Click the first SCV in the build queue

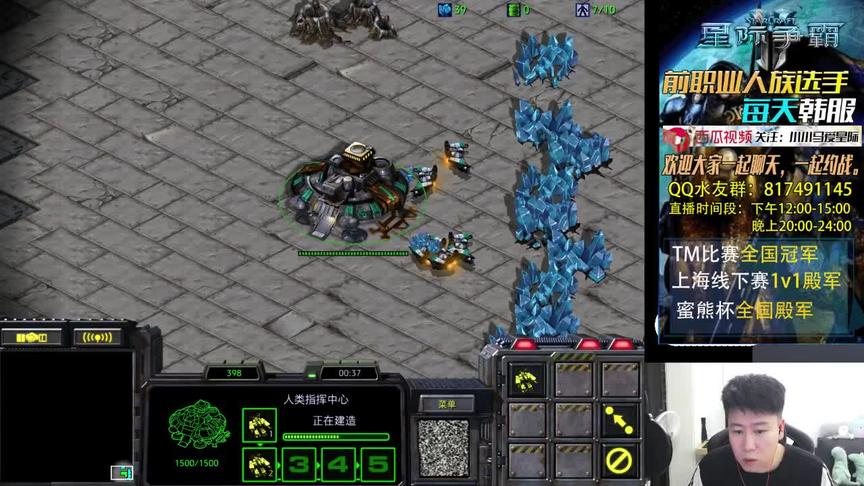click(x=260, y=426)
